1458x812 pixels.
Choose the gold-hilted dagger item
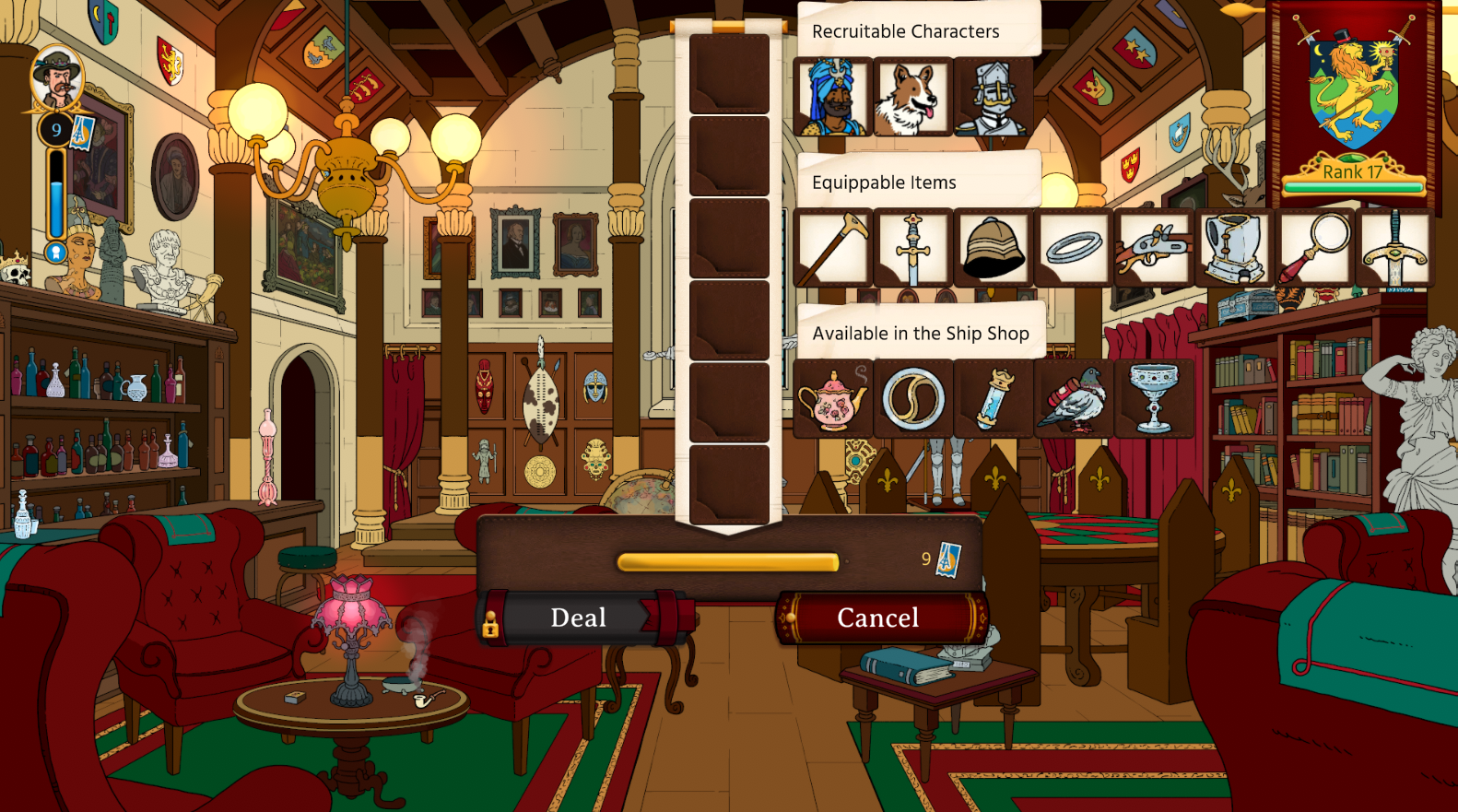click(912, 248)
